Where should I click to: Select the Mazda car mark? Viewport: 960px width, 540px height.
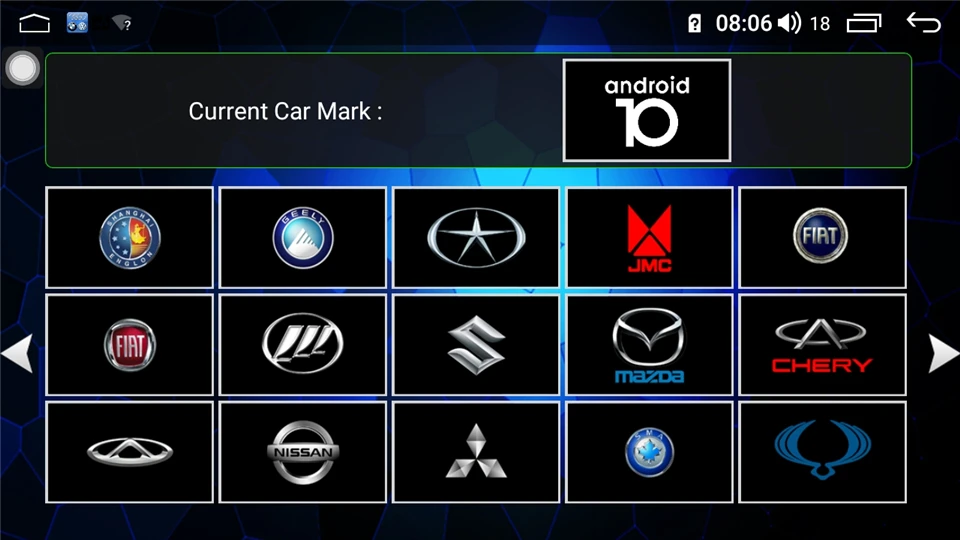click(x=649, y=345)
